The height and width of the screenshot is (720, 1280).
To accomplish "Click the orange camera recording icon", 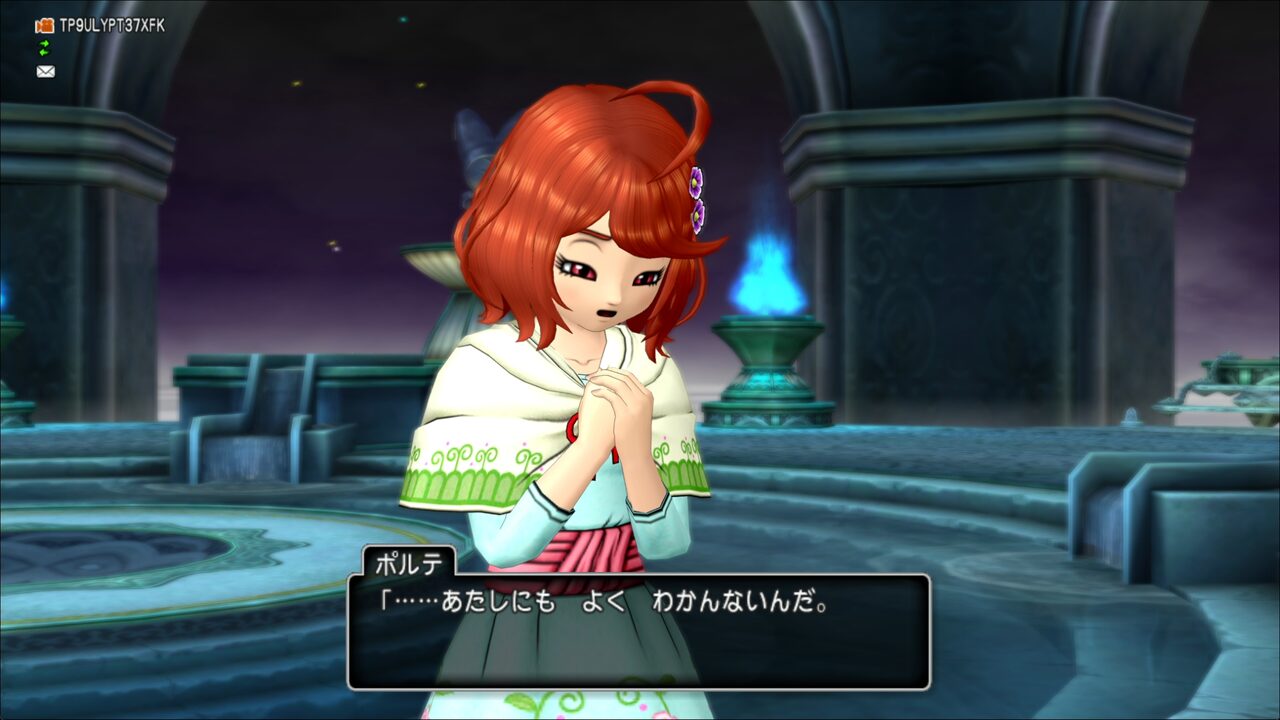I will point(45,25).
